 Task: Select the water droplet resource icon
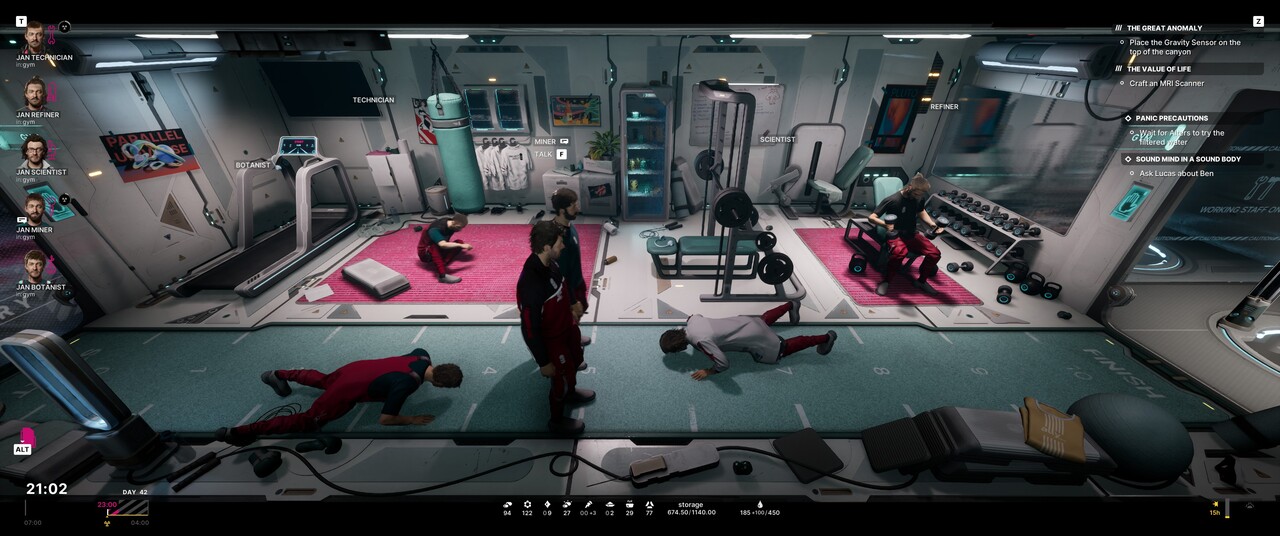click(x=759, y=504)
